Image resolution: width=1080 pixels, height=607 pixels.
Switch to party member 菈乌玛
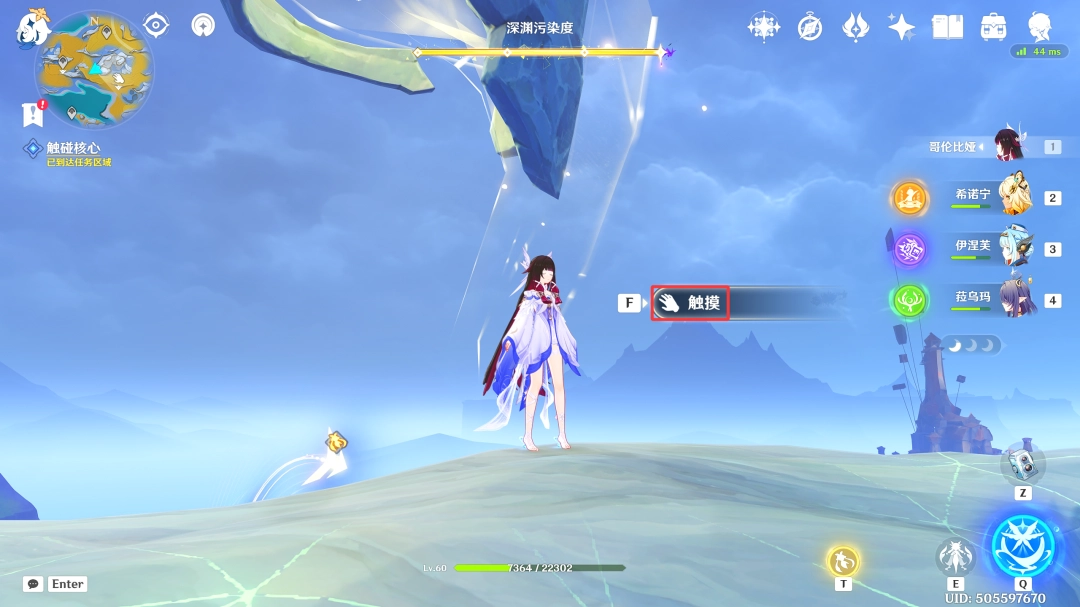coord(1015,299)
